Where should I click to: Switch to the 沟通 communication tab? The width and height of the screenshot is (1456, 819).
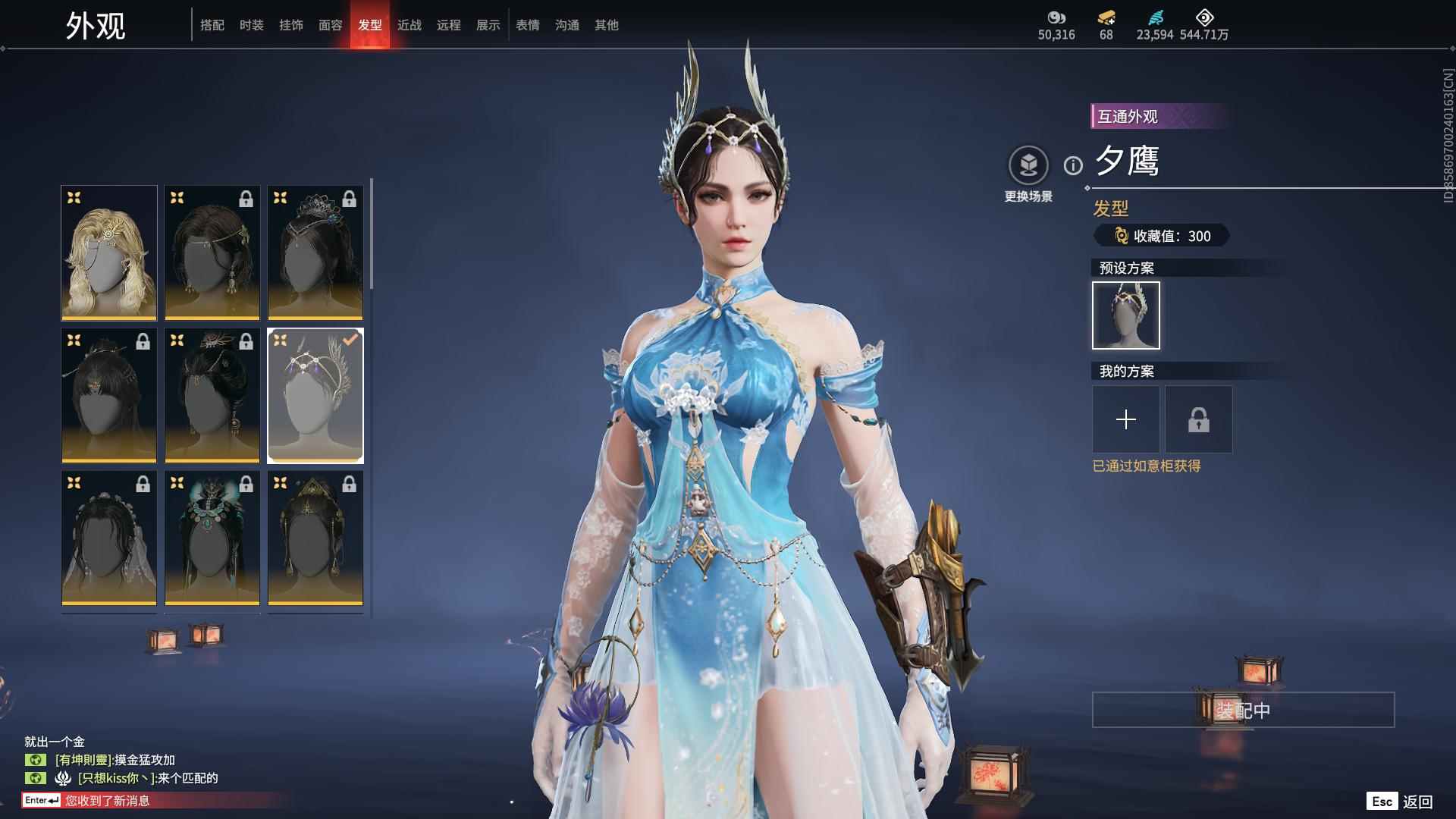567,25
